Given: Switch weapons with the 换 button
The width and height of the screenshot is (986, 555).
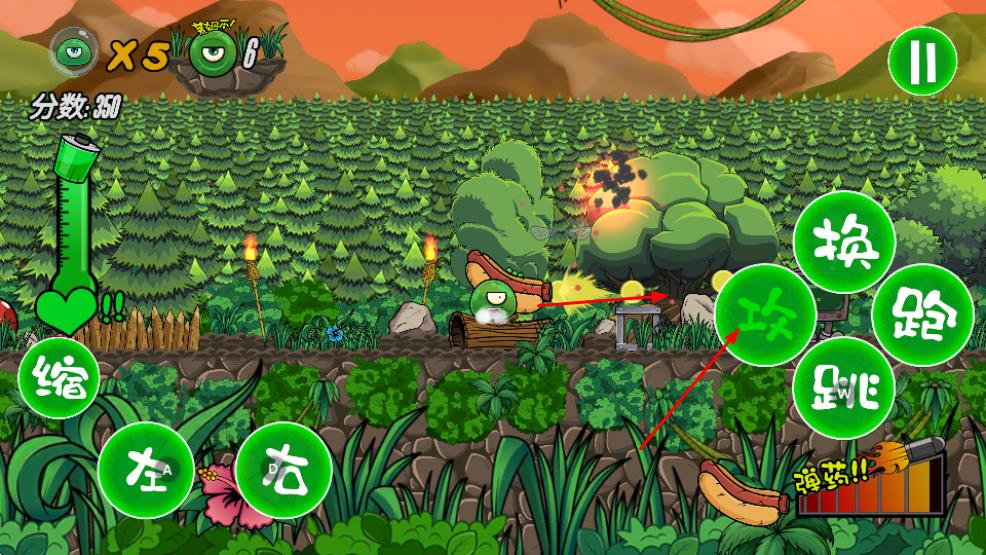Looking at the screenshot, I should pyautogui.click(x=843, y=240).
